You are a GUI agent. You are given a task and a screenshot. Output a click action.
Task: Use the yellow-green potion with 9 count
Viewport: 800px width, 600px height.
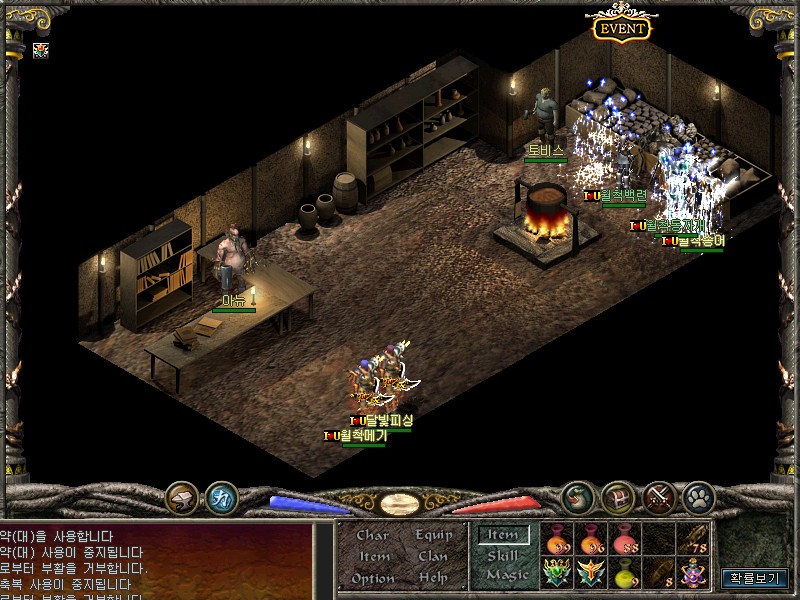(x=625, y=572)
